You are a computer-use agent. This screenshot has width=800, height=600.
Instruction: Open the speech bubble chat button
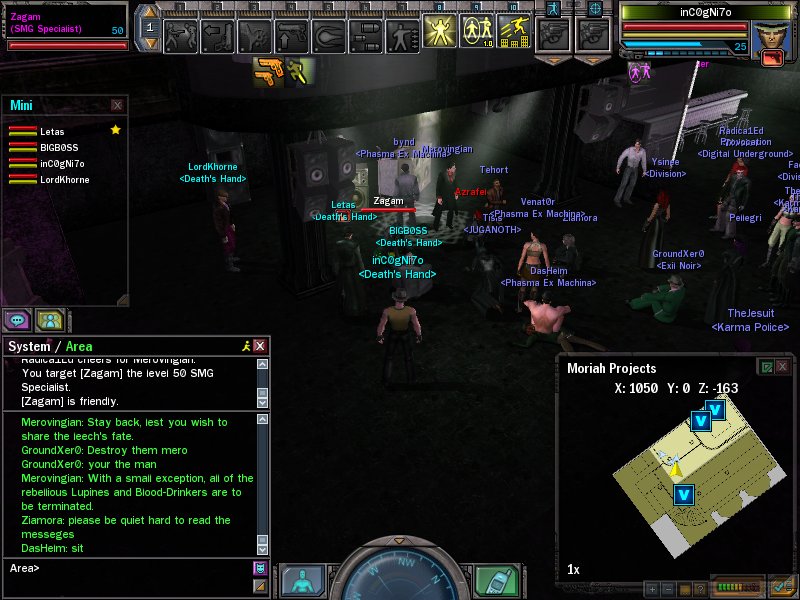pyautogui.click(x=17, y=320)
